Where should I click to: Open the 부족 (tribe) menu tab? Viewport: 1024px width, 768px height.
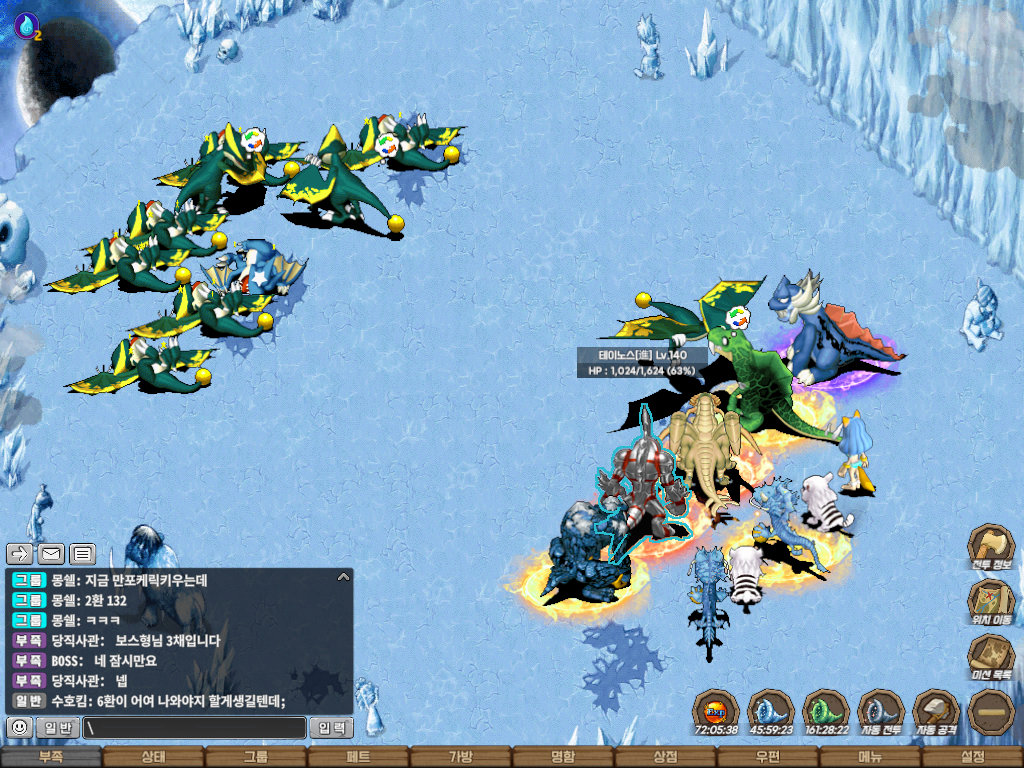pyautogui.click(x=51, y=757)
